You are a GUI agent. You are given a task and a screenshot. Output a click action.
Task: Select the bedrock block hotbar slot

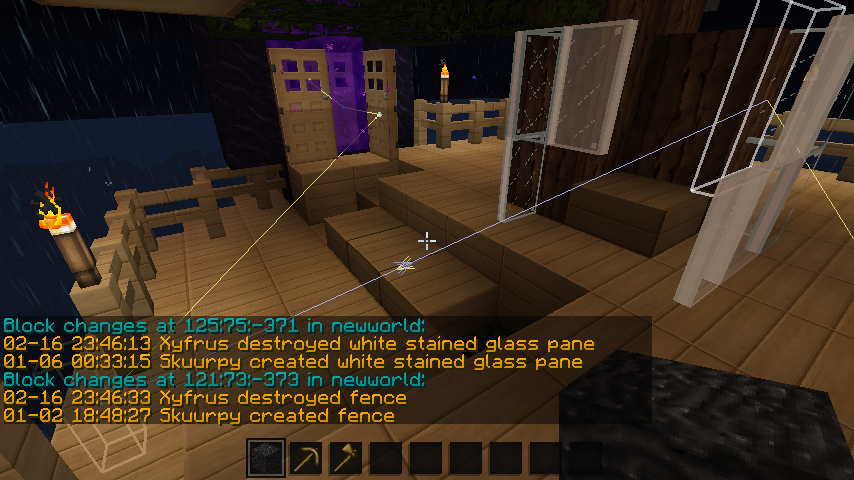(x=266, y=459)
